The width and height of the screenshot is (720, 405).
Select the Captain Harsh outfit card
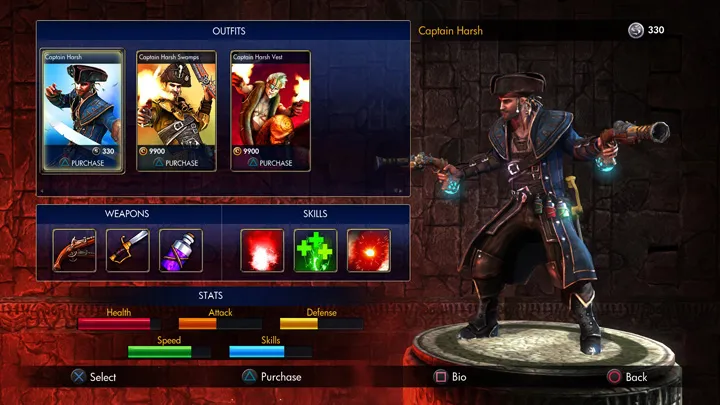[x=83, y=110]
